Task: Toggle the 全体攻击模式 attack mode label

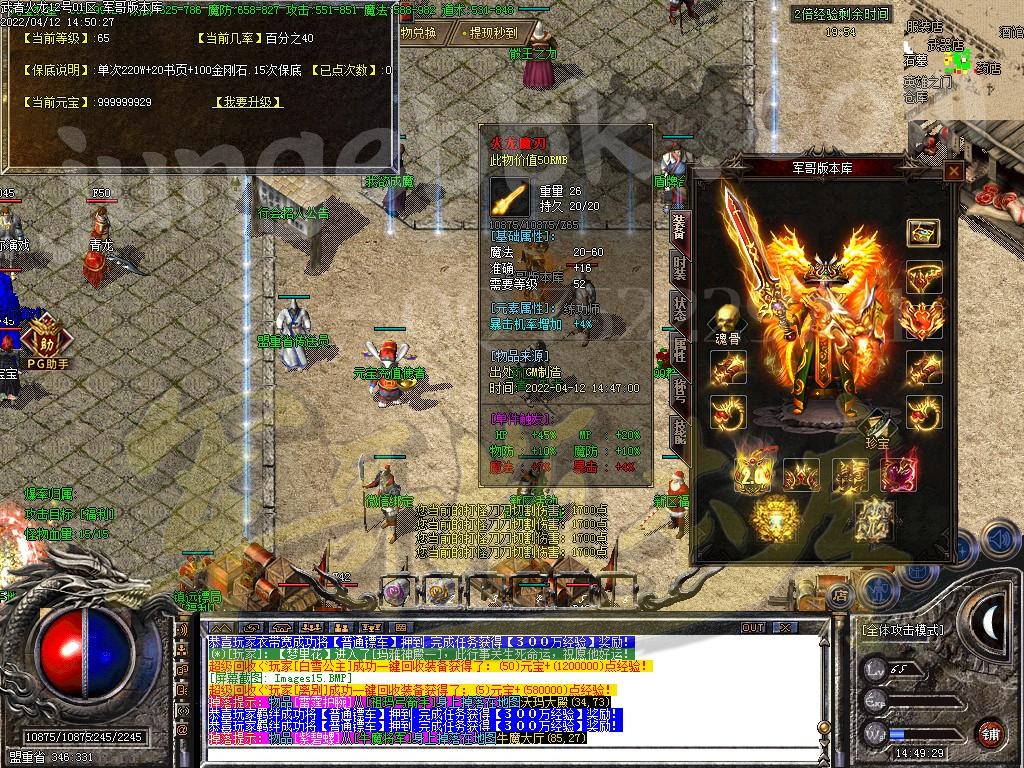Action: [x=902, y=630]
